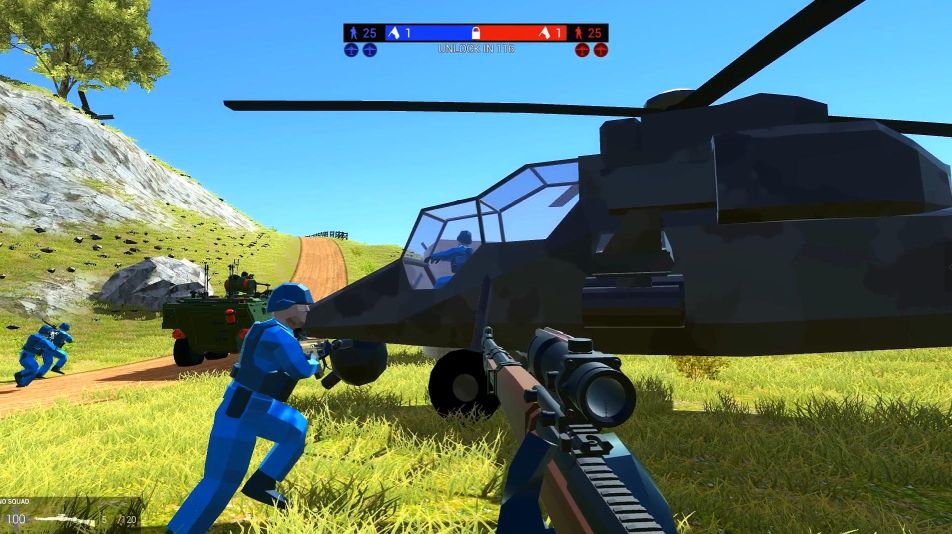Click the blue soldier icon on the scorebar
The width and height of the screenshot is (952, 534).
pyautogui.click(x=353, y=33)
